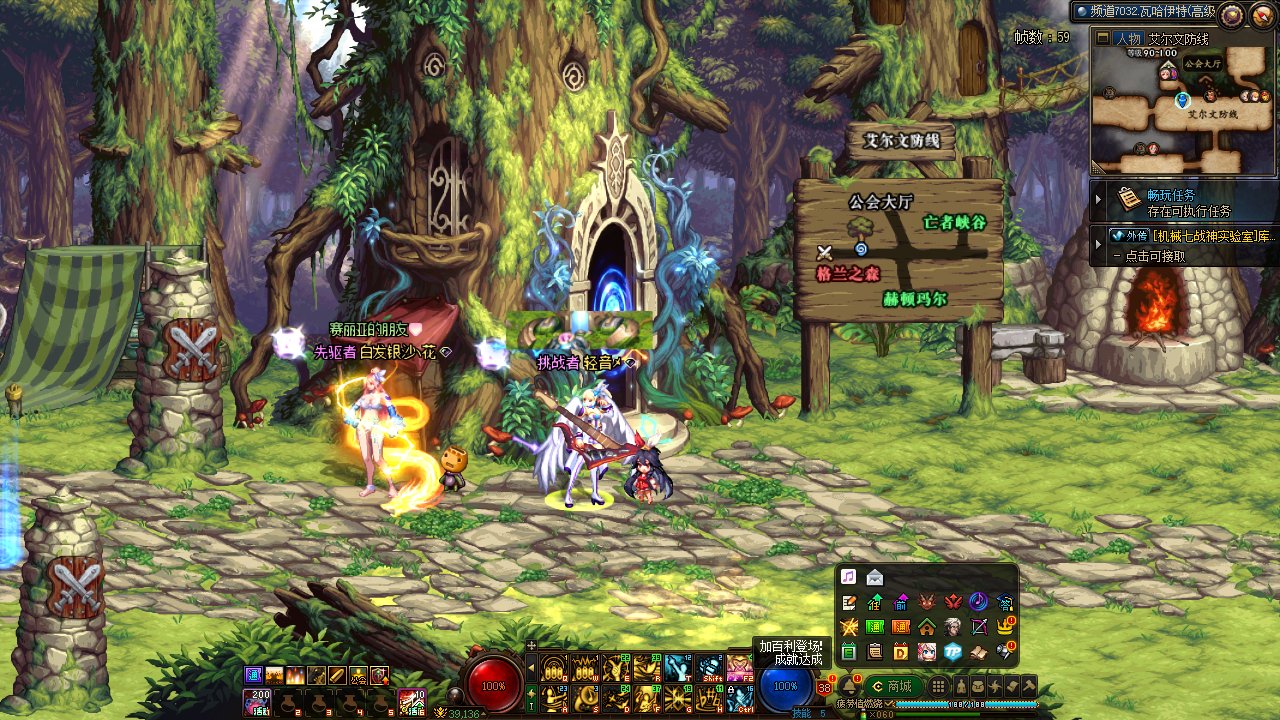Click the bow and arrow icon
Image resolution: width=1280 pixels, height=720 pixels.
(979, 627)
